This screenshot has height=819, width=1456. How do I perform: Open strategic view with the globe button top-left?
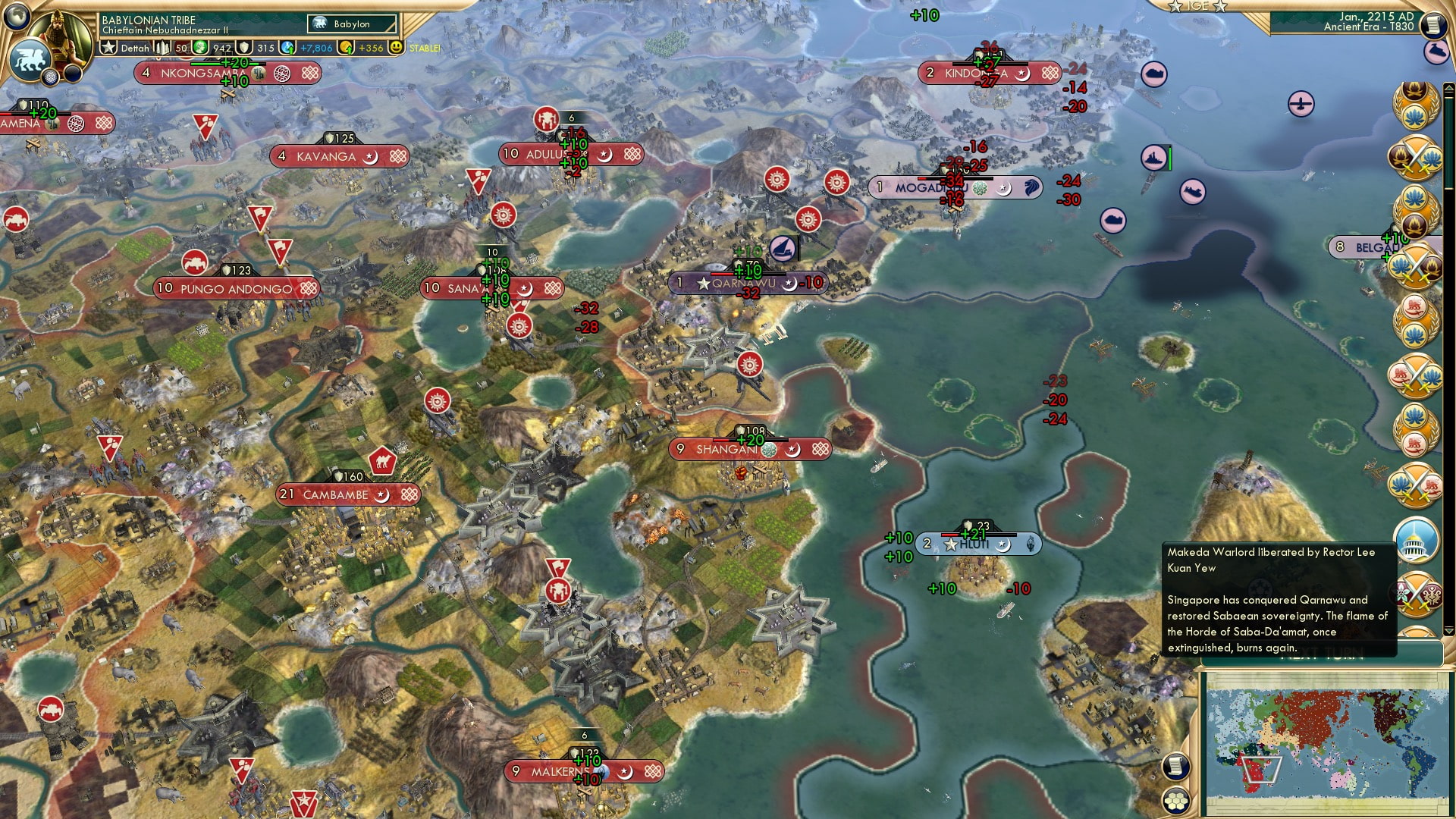[17, 17]
